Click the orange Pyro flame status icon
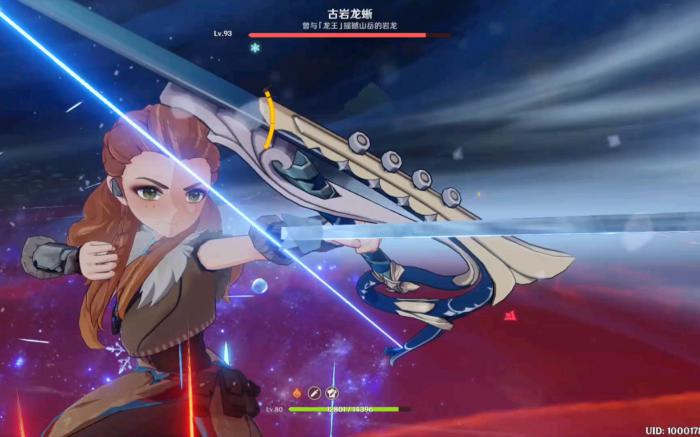The image size is (700, 437). [297, 393]
